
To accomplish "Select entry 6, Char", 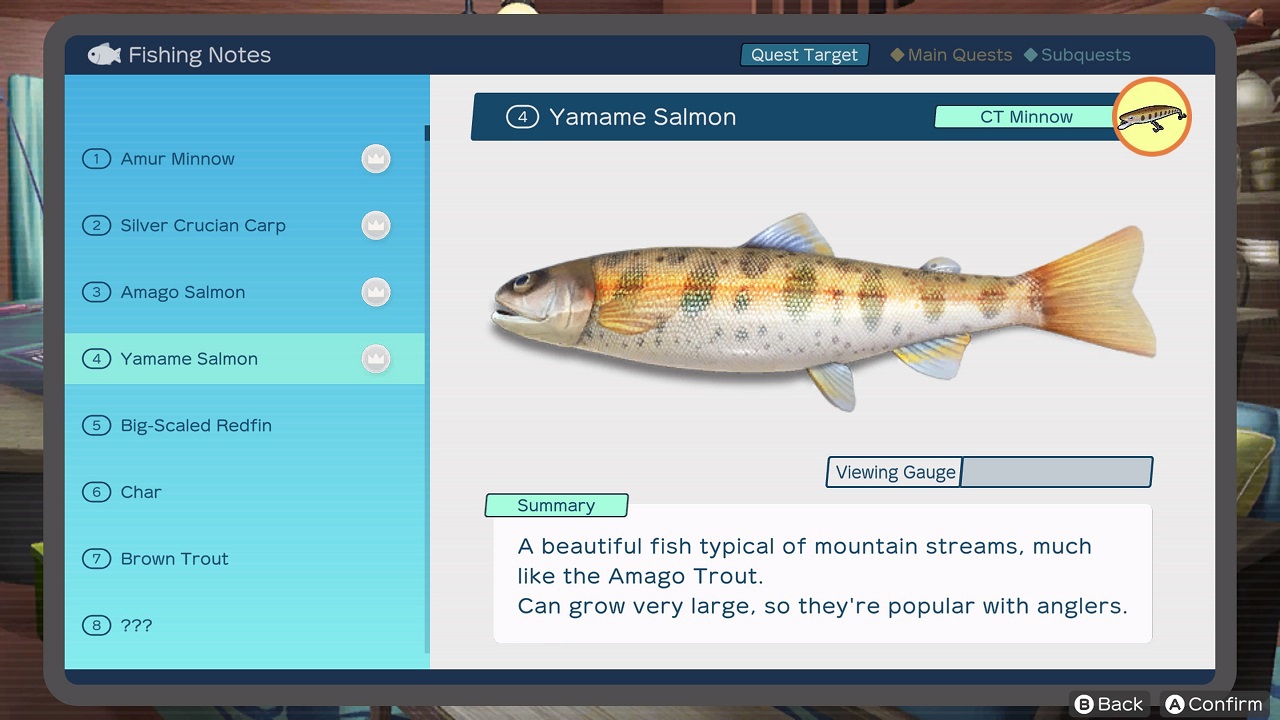I will (x=141, y=492).
